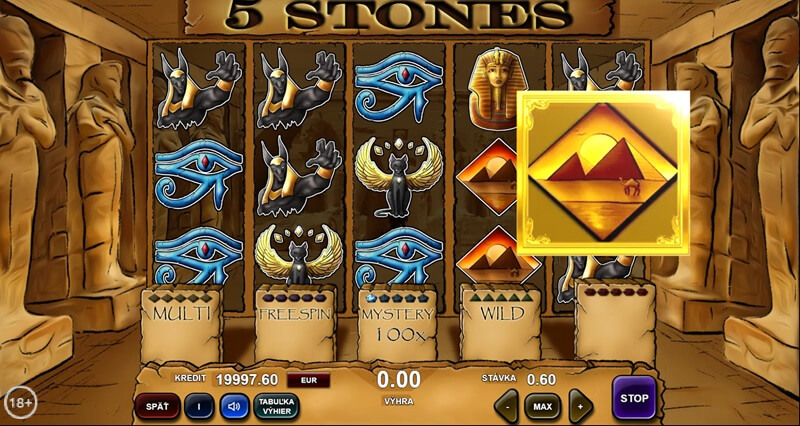800x426 pixels.
Task: Click the EUR currency button
Action: (x=308, y=380)
